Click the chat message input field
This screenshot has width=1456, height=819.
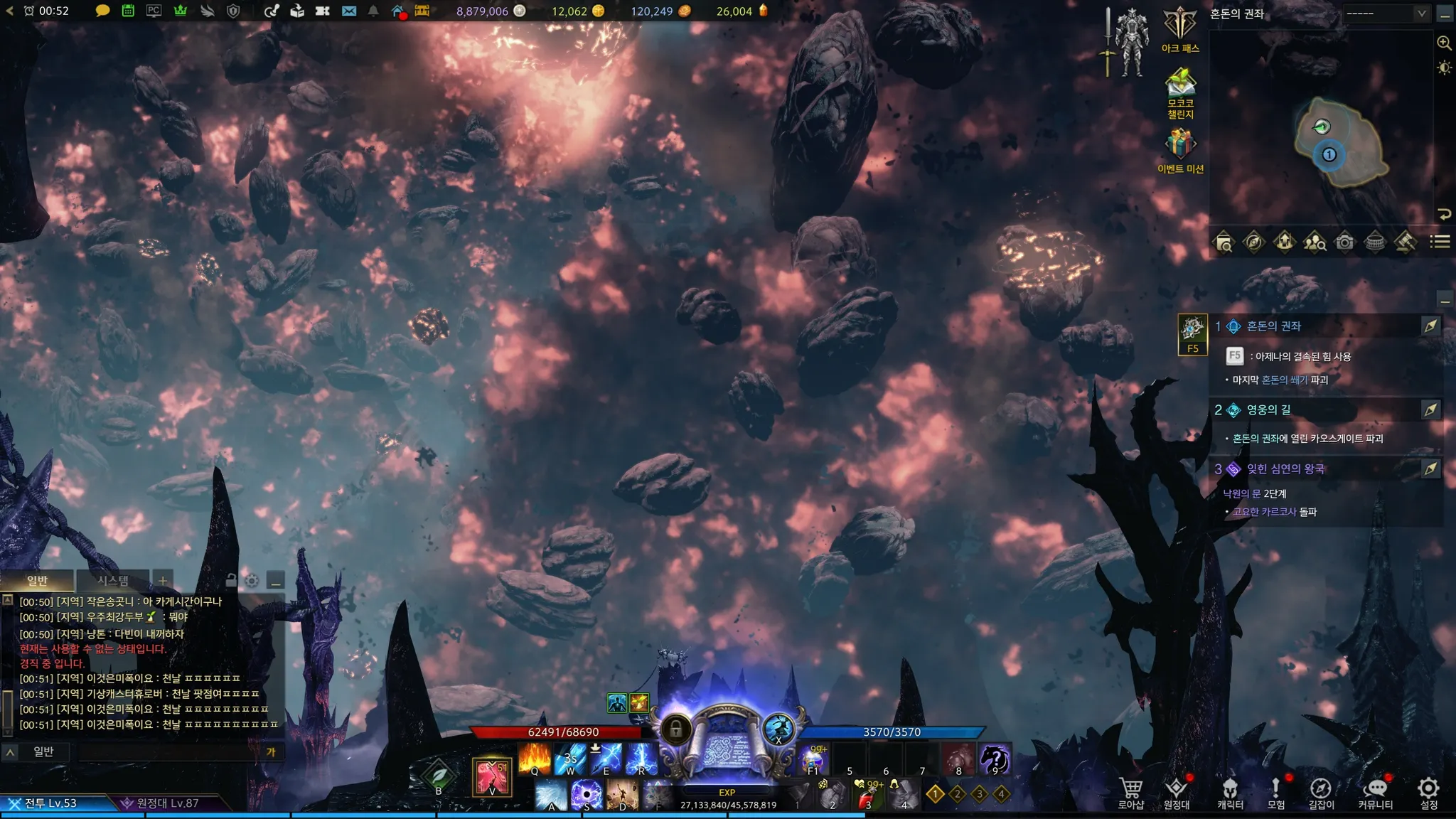tap(171, 751)
